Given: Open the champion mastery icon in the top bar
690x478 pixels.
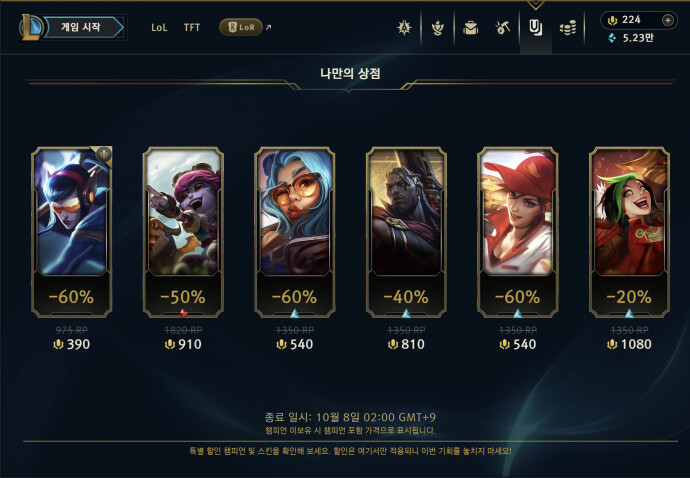Looking at the screenshot, I should point(405,27).
